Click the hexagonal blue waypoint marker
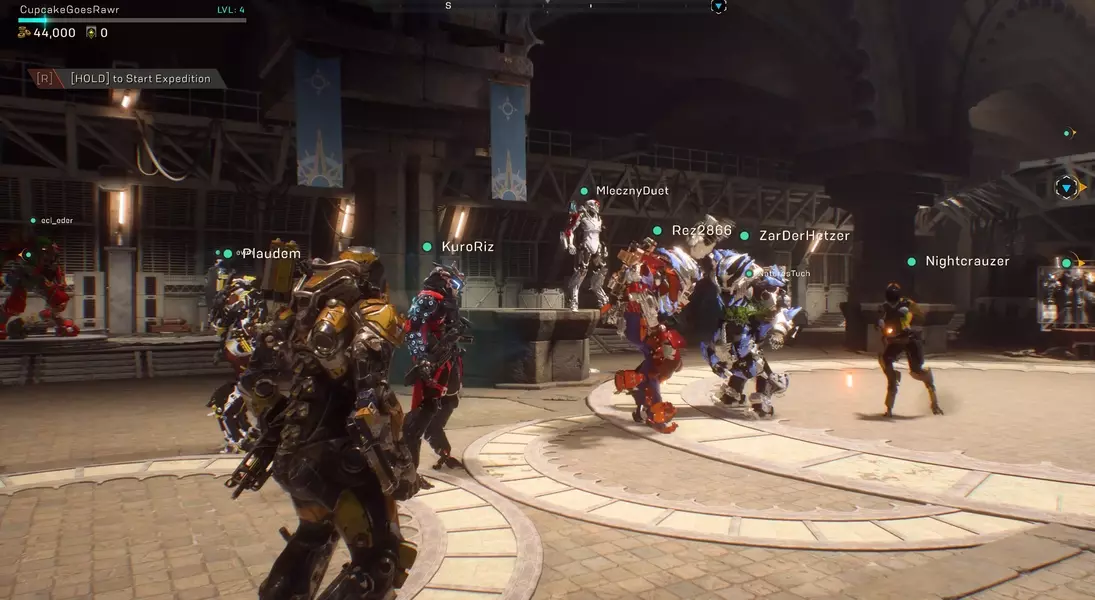This screenshot has width=1095, height=600. (1066, 187)
